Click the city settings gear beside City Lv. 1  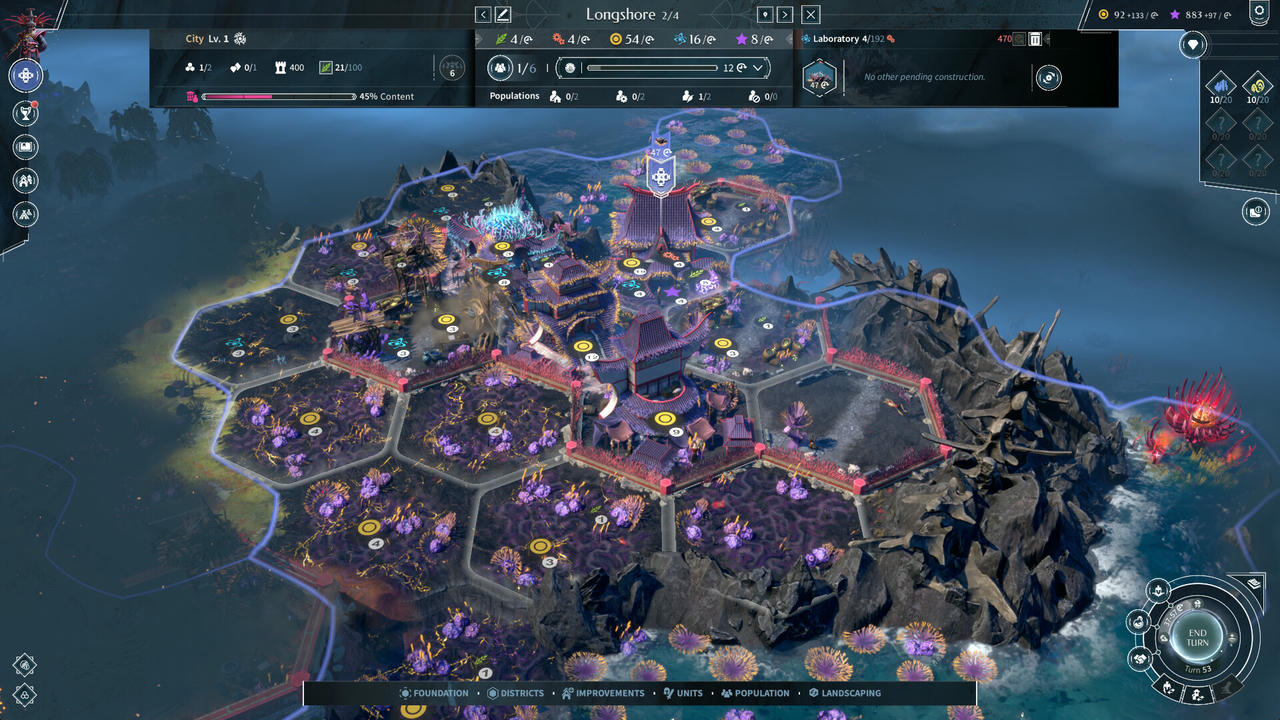[x=240, y=38]
